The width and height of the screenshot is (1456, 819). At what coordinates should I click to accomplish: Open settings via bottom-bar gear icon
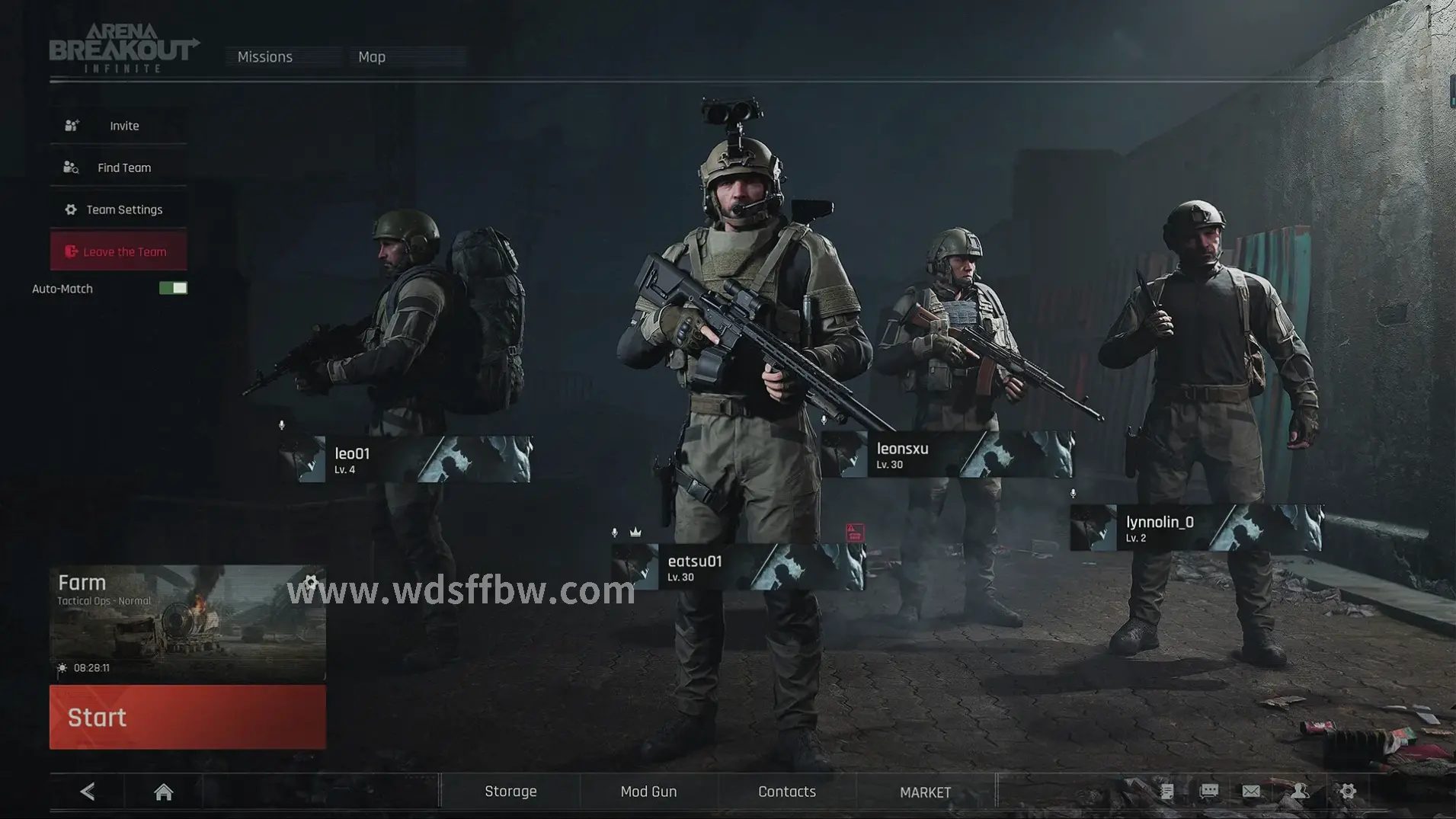pos(1348,792)
